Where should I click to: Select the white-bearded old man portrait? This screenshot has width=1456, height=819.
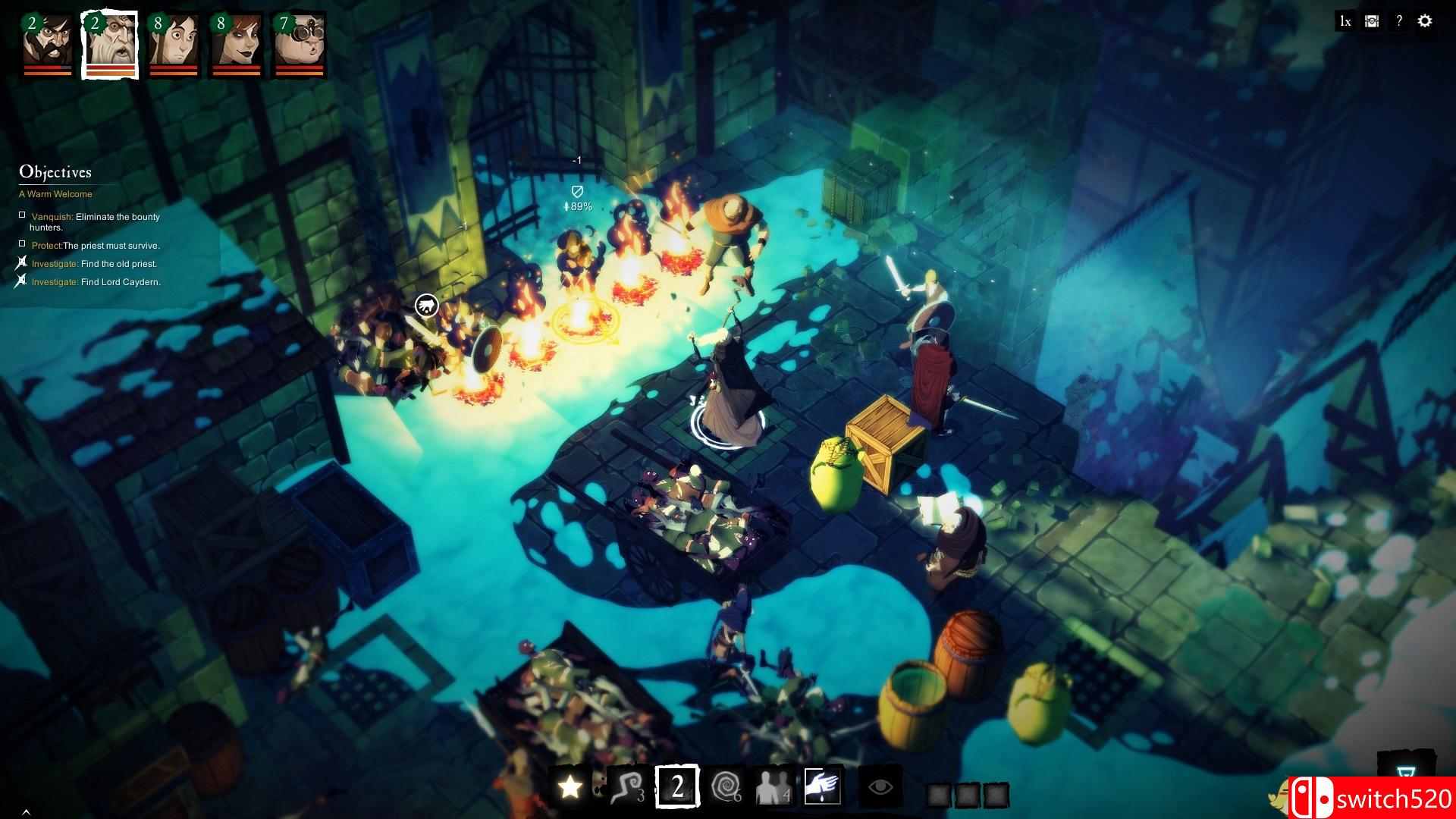pyautogui.click(x=110, y=42)
